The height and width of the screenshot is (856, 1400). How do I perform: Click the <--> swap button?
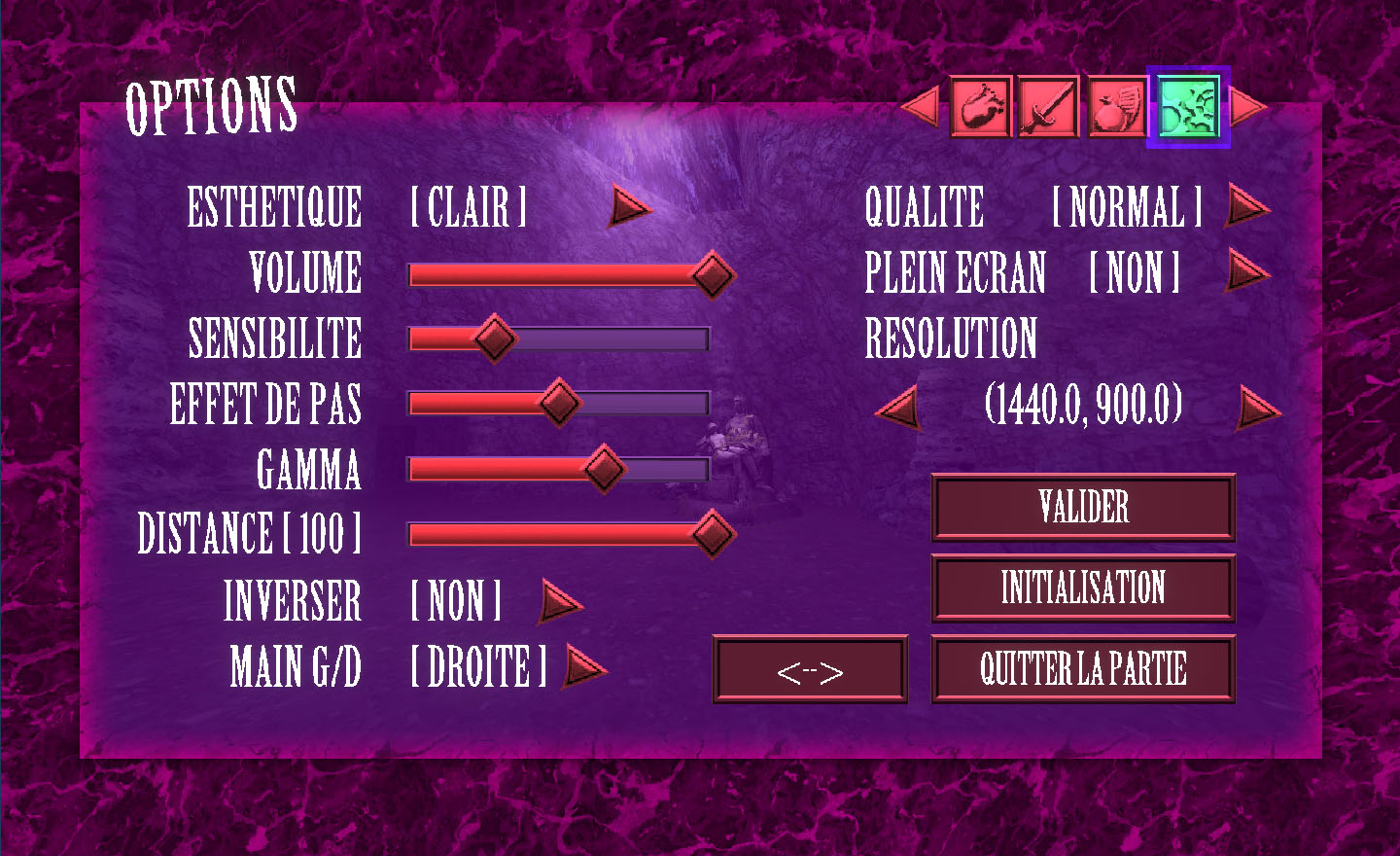click(x=810, y=669)
